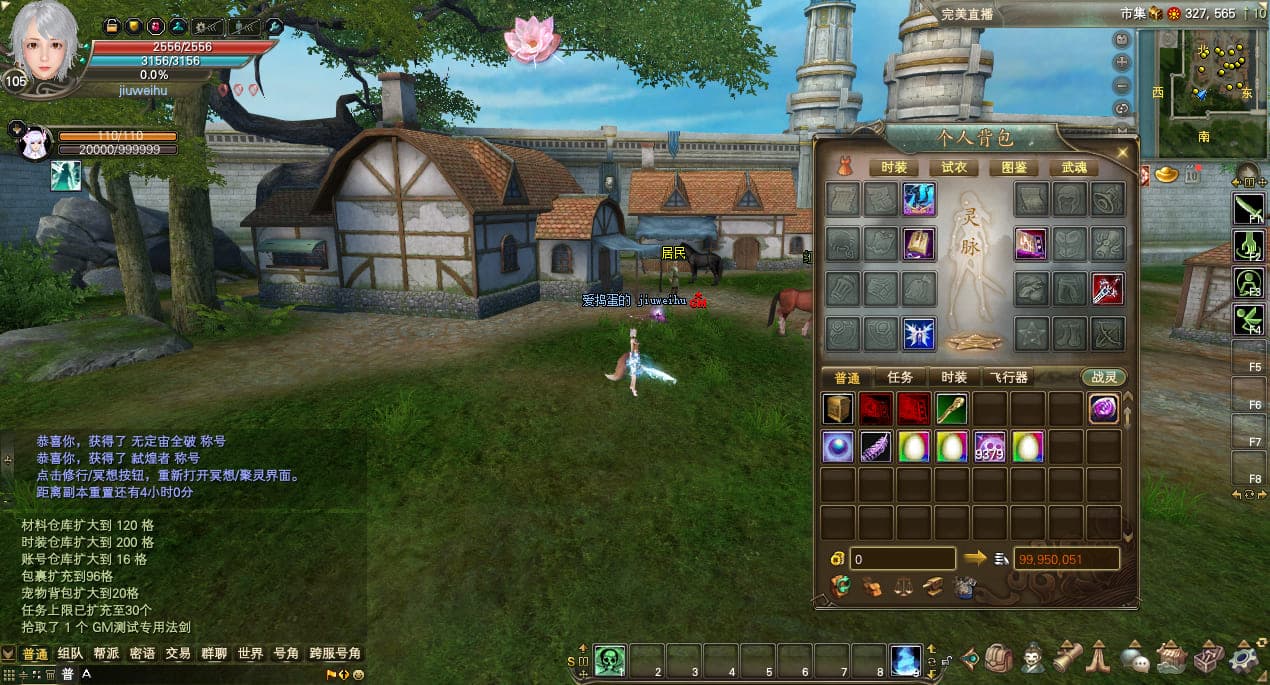Pick the green staff item slot
The height and width of the screenshot is (685, 1270).
pos(951,409)
